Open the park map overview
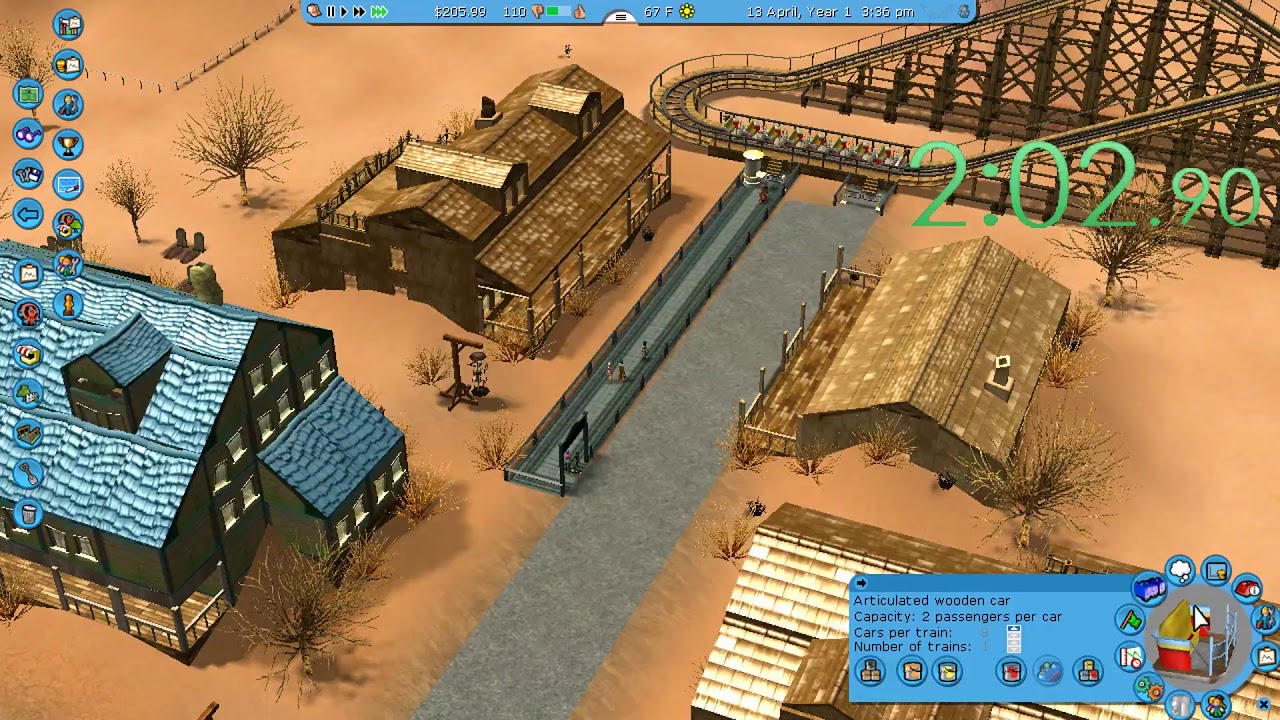The height and width of the screenshot is (720, 1280). [28, 96]
